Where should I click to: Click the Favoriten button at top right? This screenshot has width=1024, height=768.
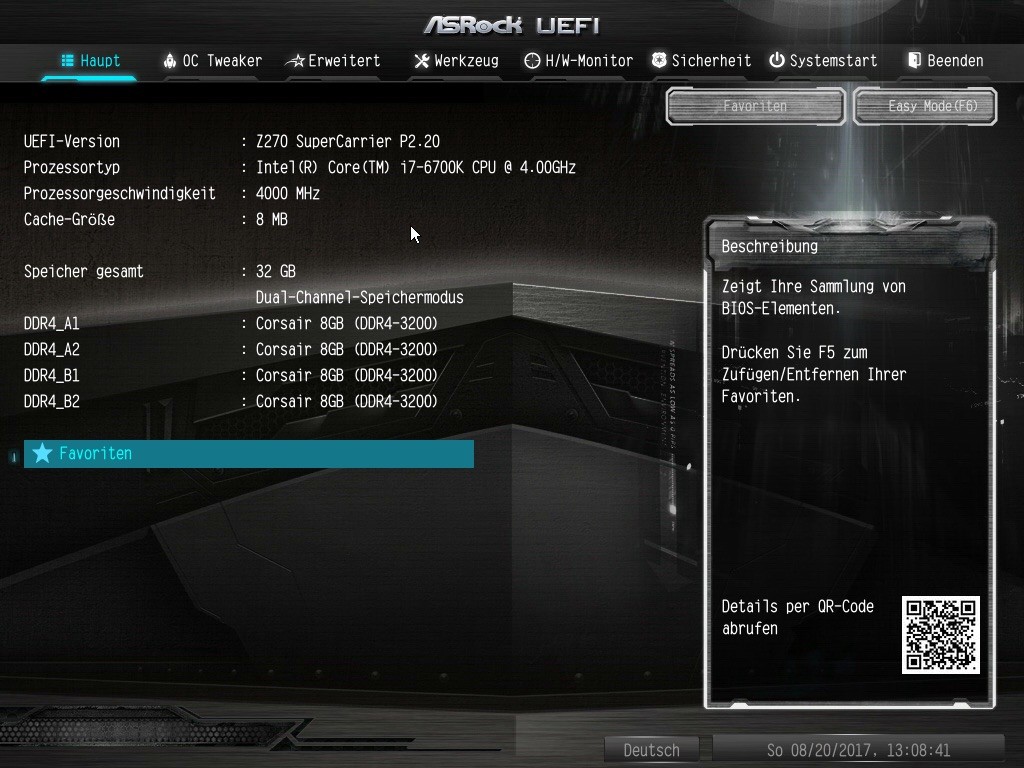pyautogui.click(x=755, y=106)
